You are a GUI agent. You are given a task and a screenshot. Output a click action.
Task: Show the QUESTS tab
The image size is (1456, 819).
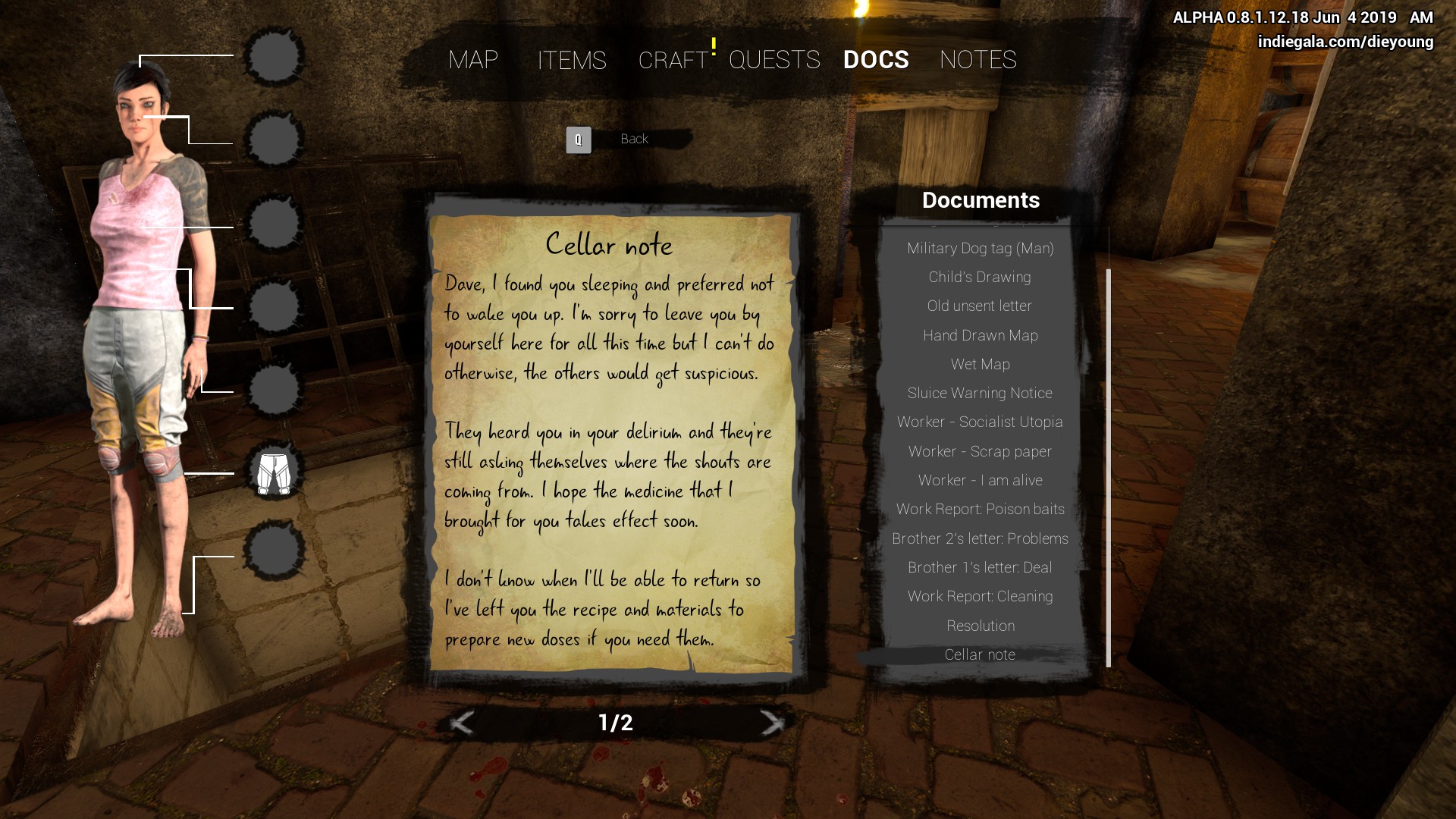774,60
